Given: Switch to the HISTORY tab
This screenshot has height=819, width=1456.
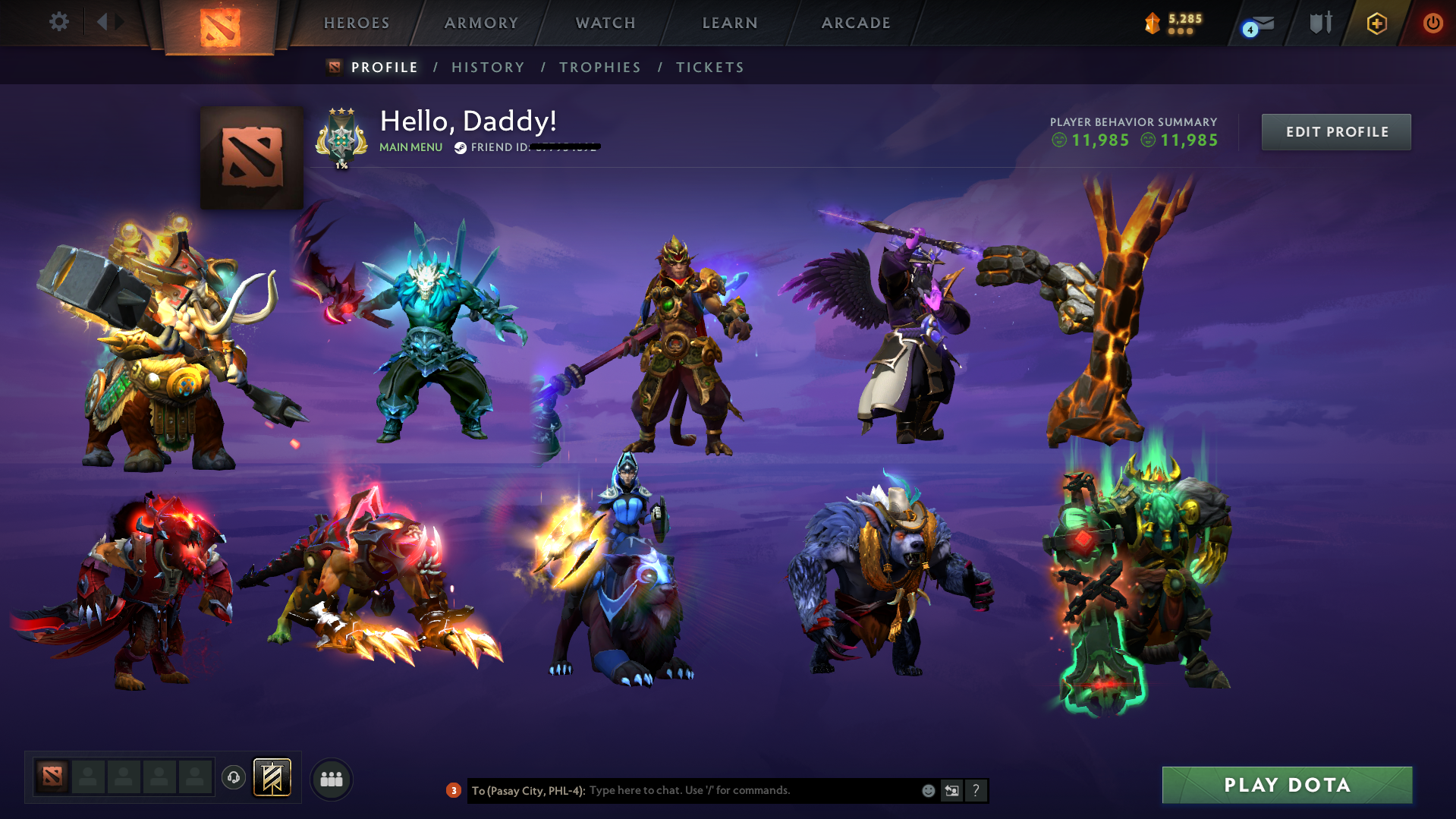Looking at the screenshot, I should click(x=488, y=67).
